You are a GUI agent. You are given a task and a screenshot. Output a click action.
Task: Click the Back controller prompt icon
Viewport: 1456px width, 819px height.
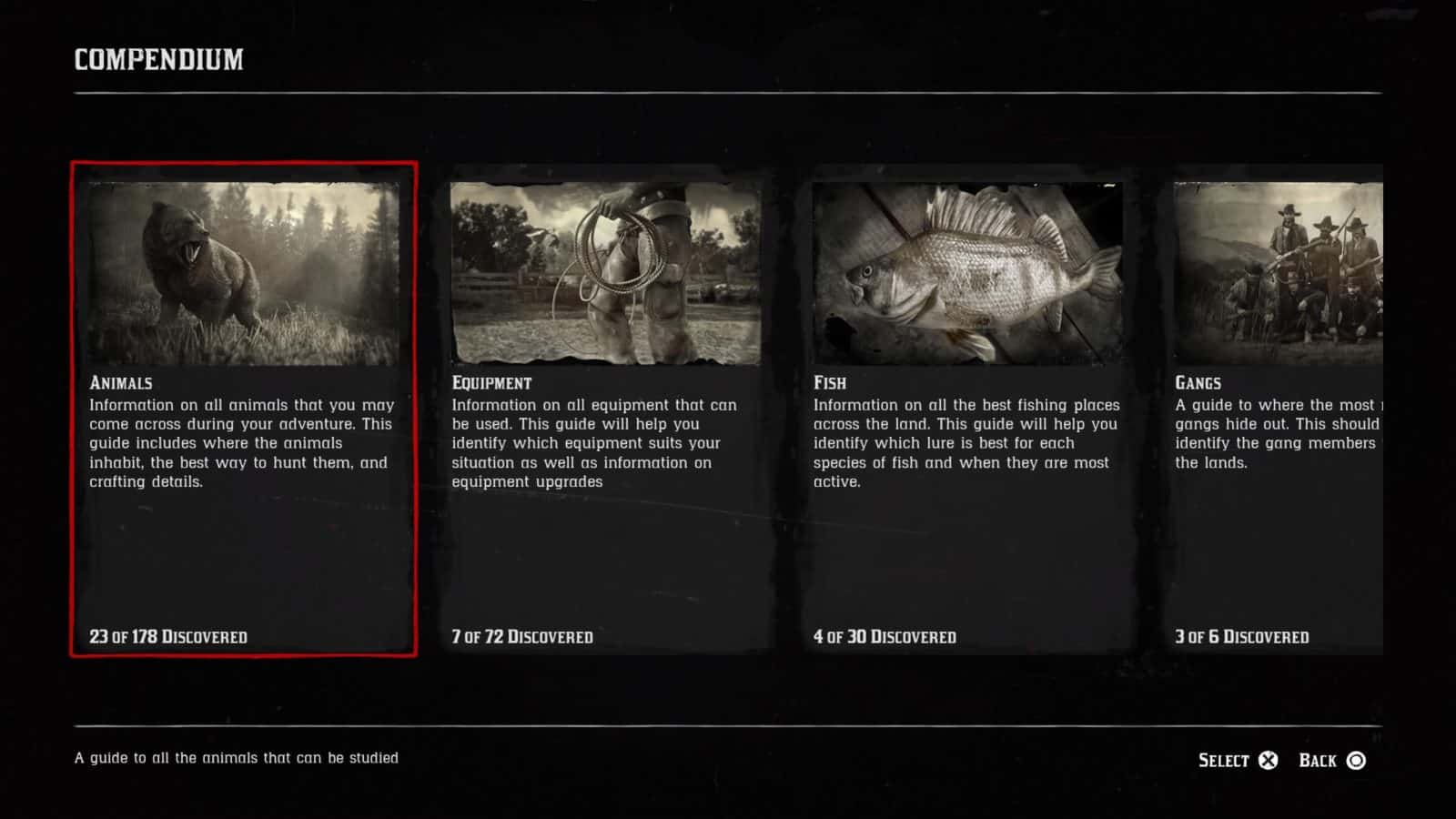[x=1356, y=760]
